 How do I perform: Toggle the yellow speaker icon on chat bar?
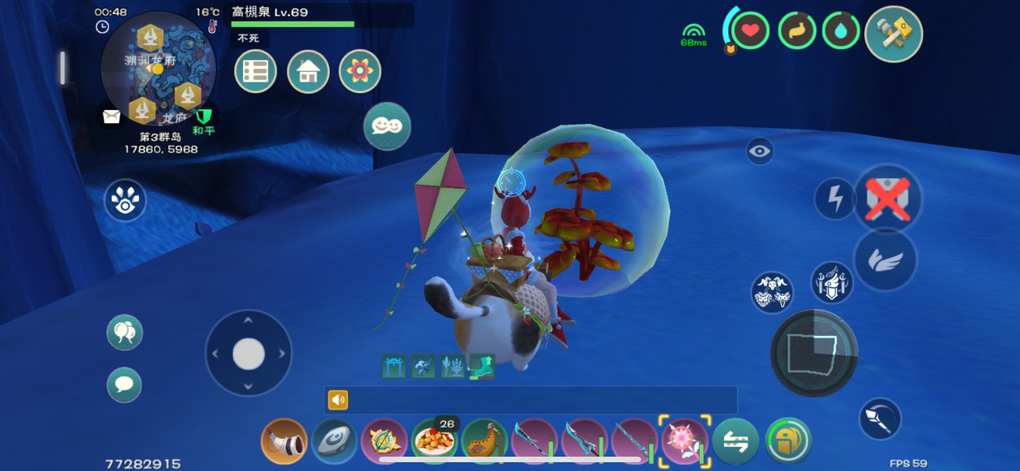tap(338, 400)
